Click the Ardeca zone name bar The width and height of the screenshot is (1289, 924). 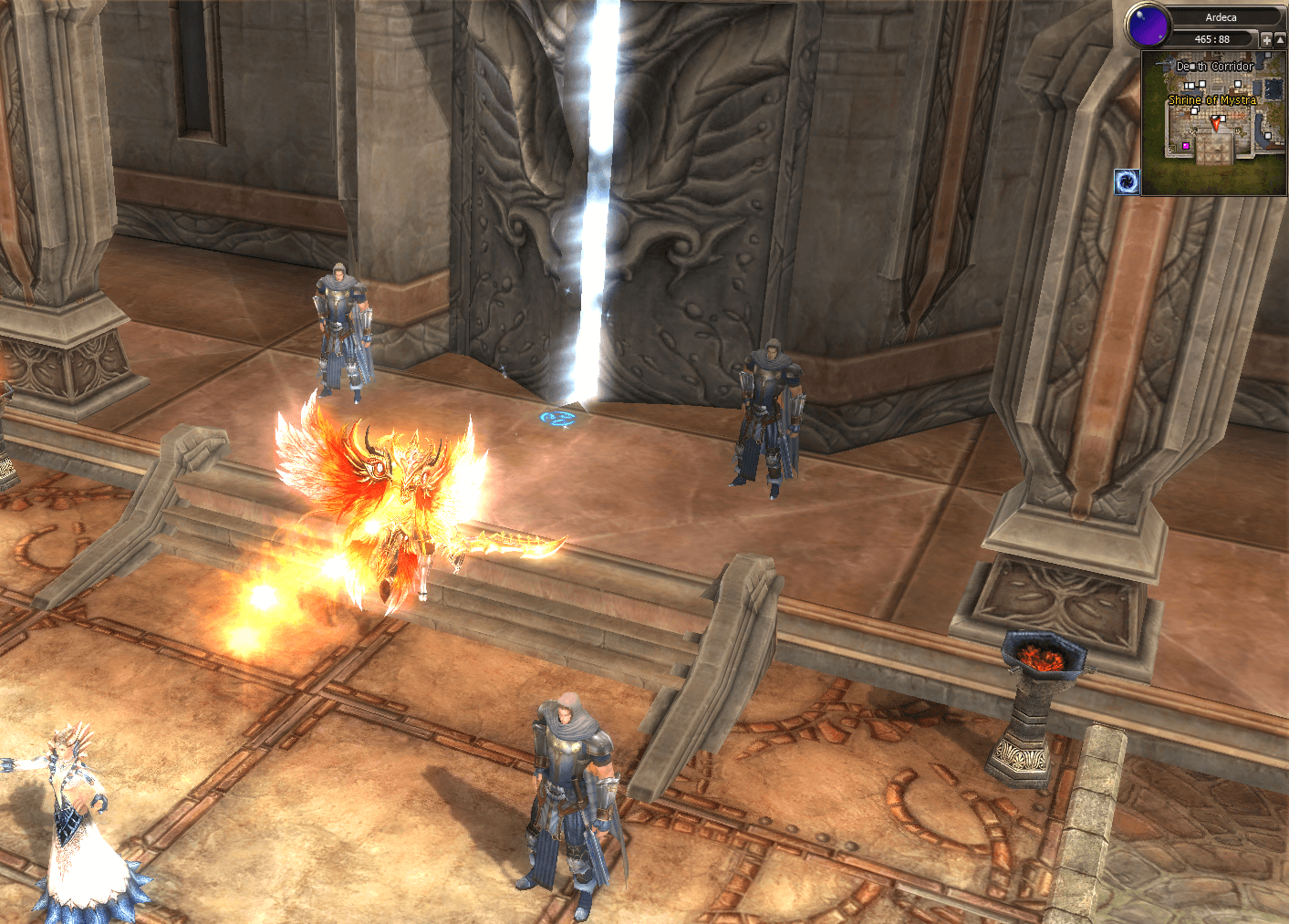tap(1221, 17)
